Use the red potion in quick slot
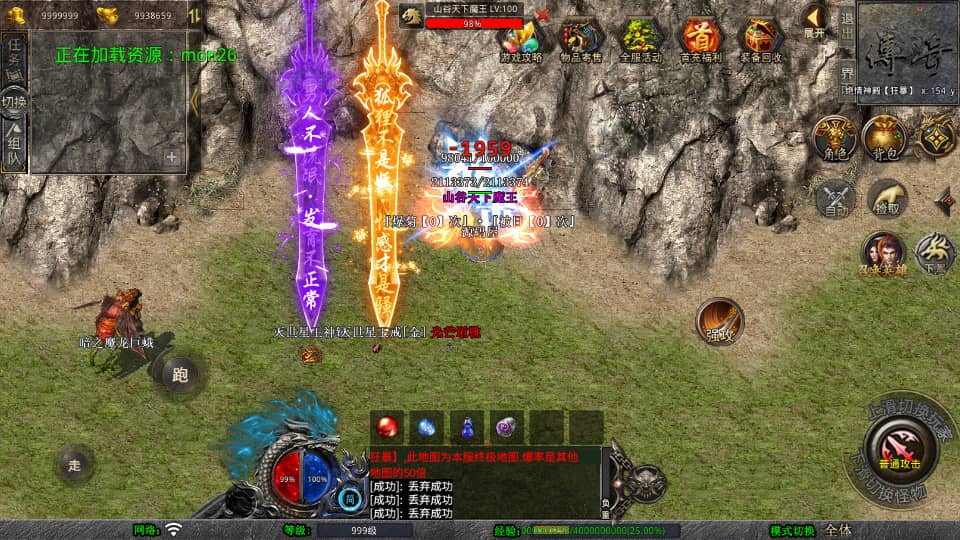This screenshot has height=540, width=960. pos(389,427)
